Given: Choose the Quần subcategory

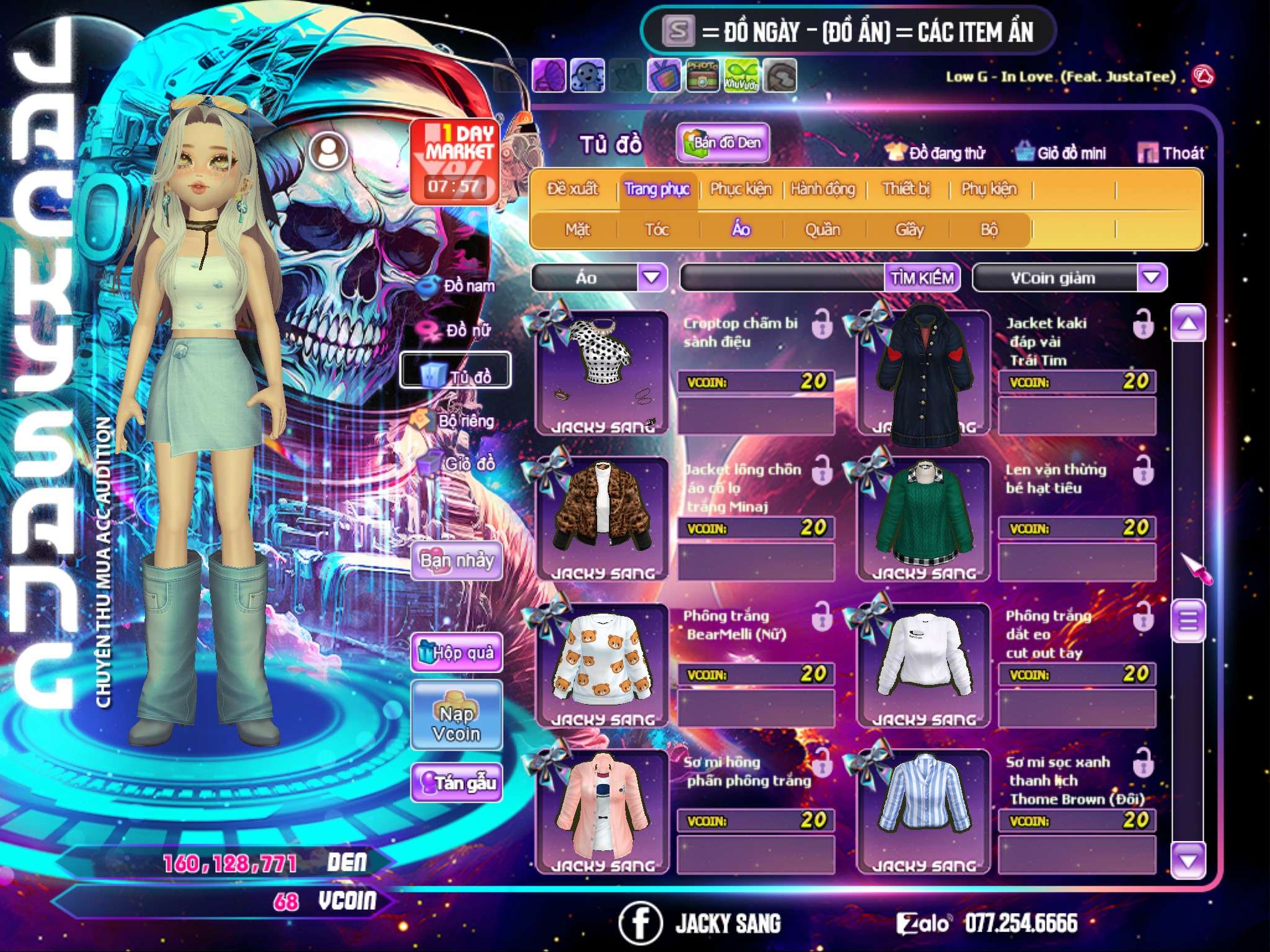Looking at the screenshot, I should coord(822,230).
